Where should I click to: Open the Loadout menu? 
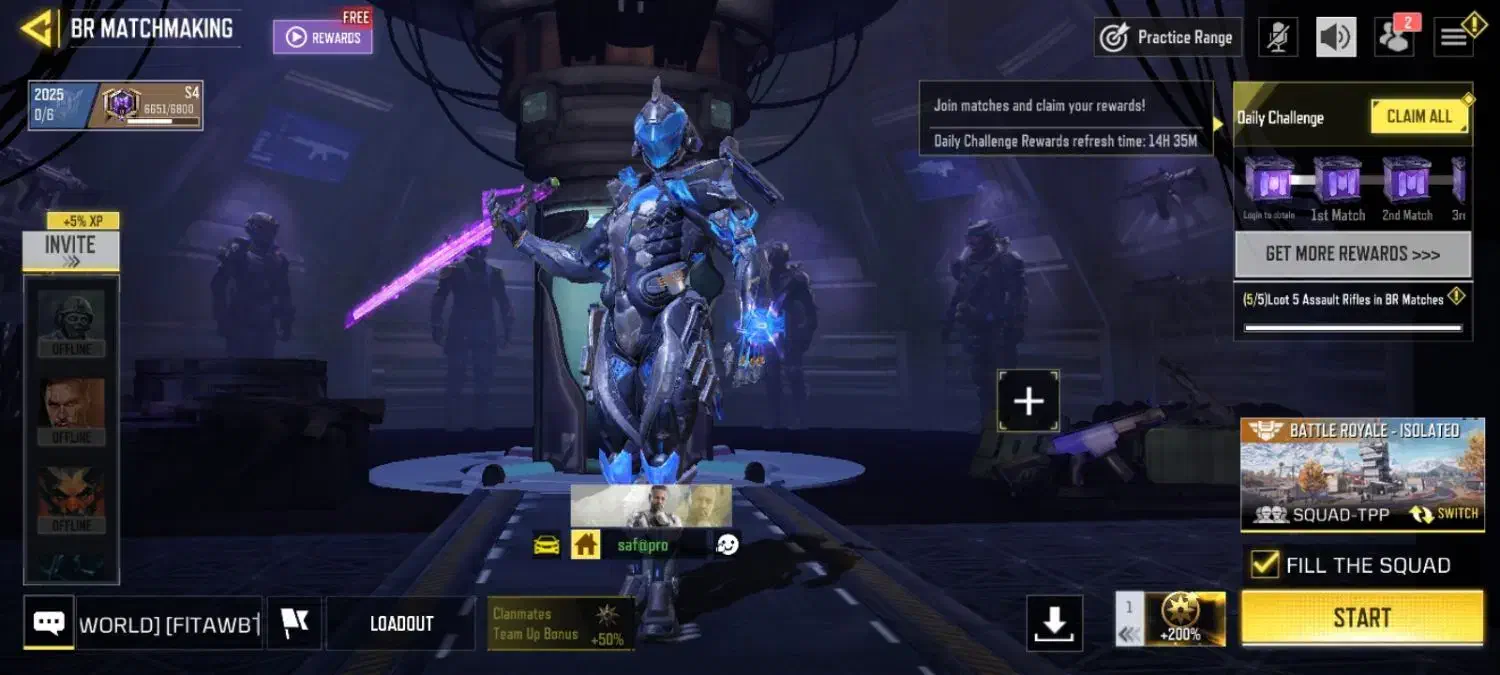tap(401, 624)
